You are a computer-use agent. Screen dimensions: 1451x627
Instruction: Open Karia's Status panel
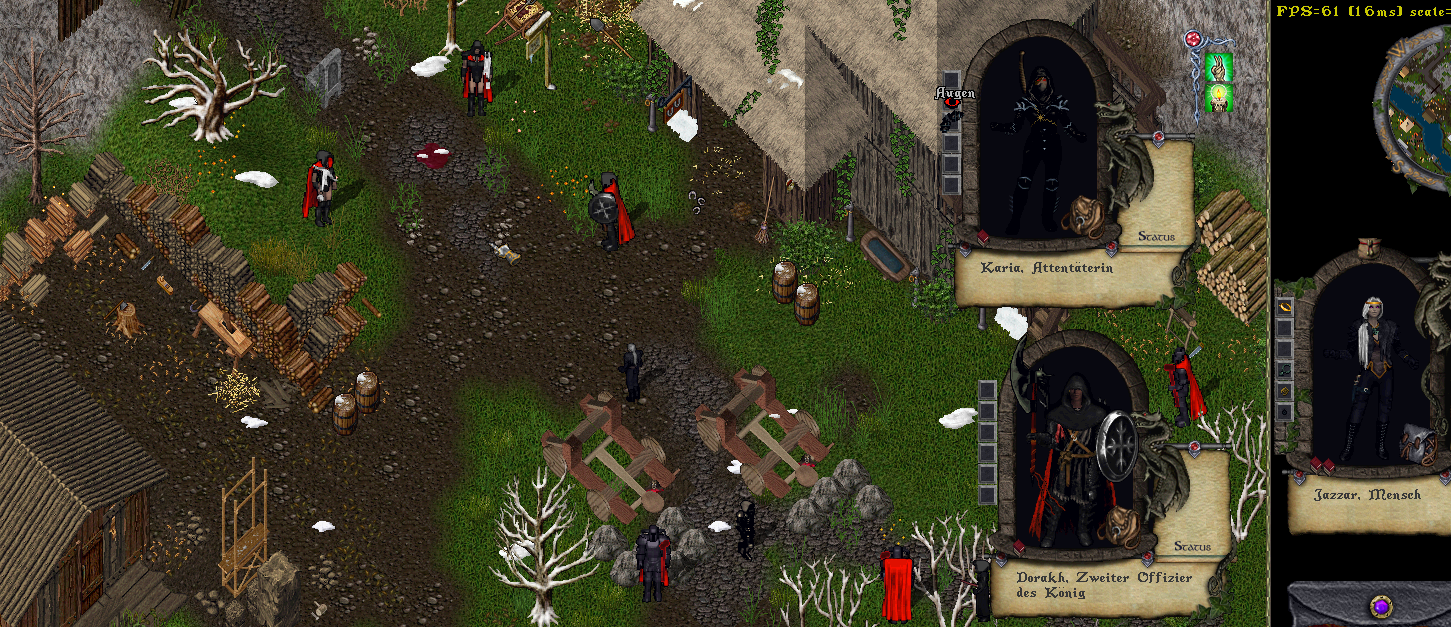tap(1156, 237)
